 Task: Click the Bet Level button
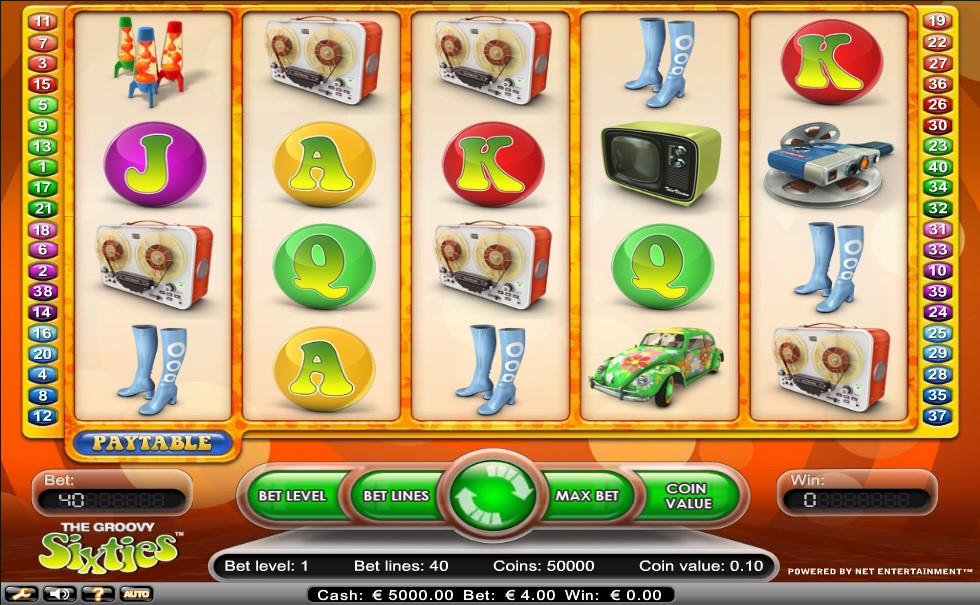(291, 495)
